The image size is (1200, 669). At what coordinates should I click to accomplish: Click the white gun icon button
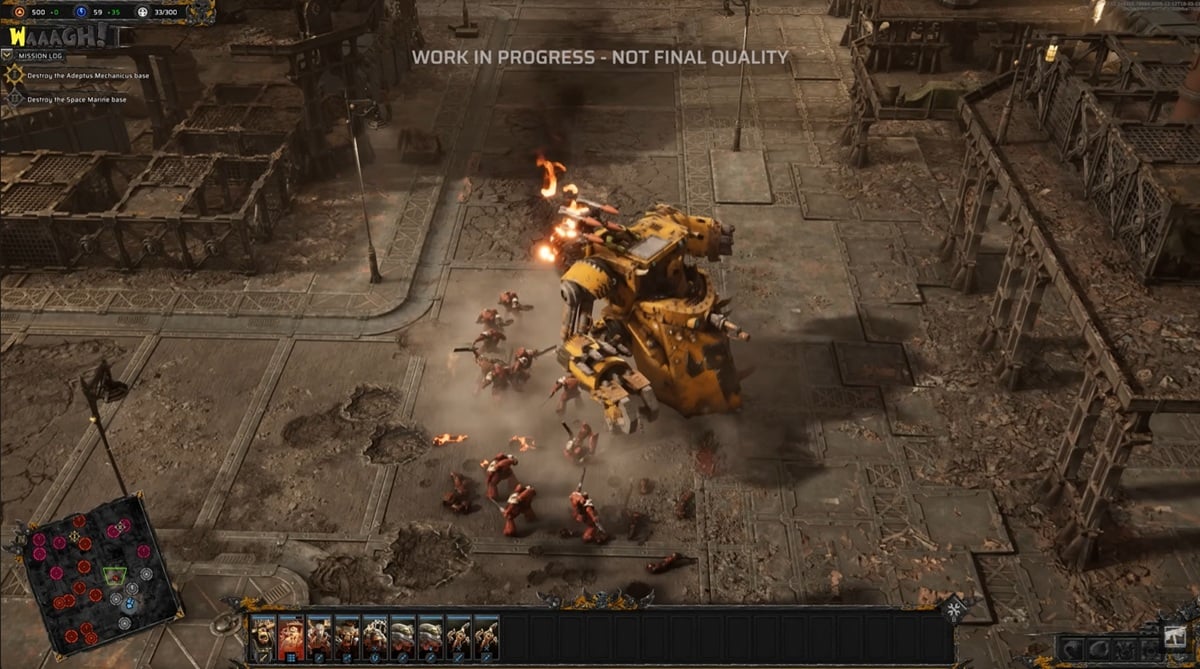(1175, 635)
